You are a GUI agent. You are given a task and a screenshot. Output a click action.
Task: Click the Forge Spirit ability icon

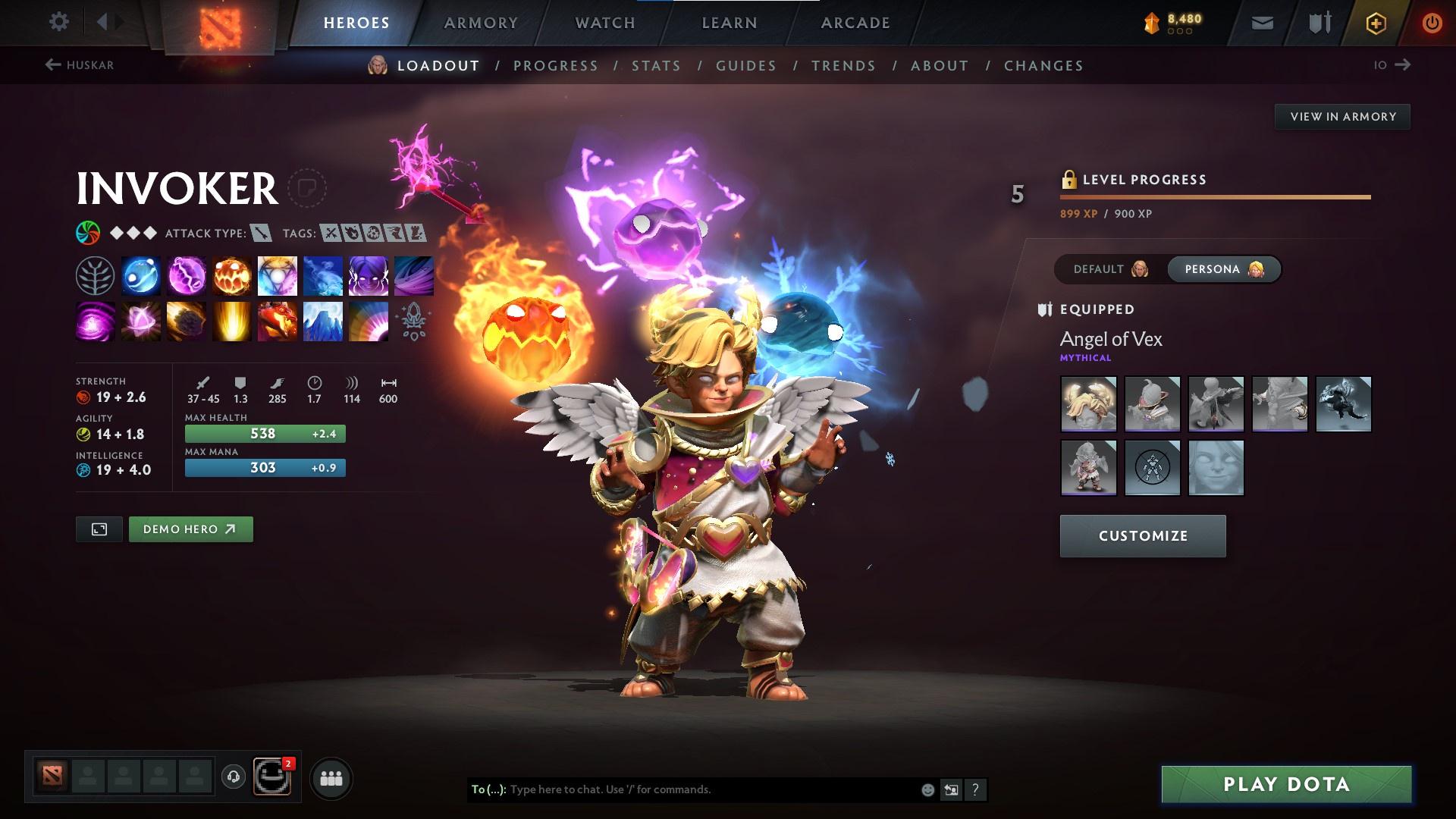coord(278,321)
